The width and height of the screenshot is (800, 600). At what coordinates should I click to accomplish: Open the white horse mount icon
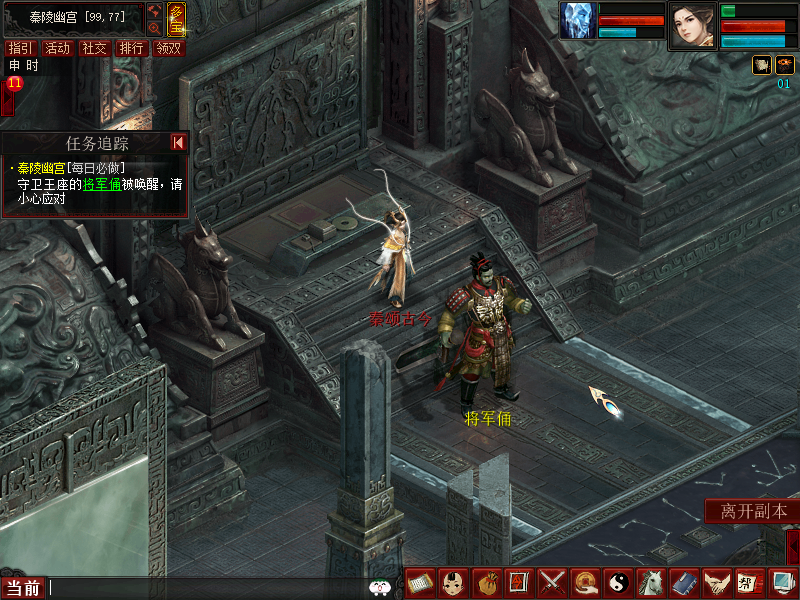[650, 582]
